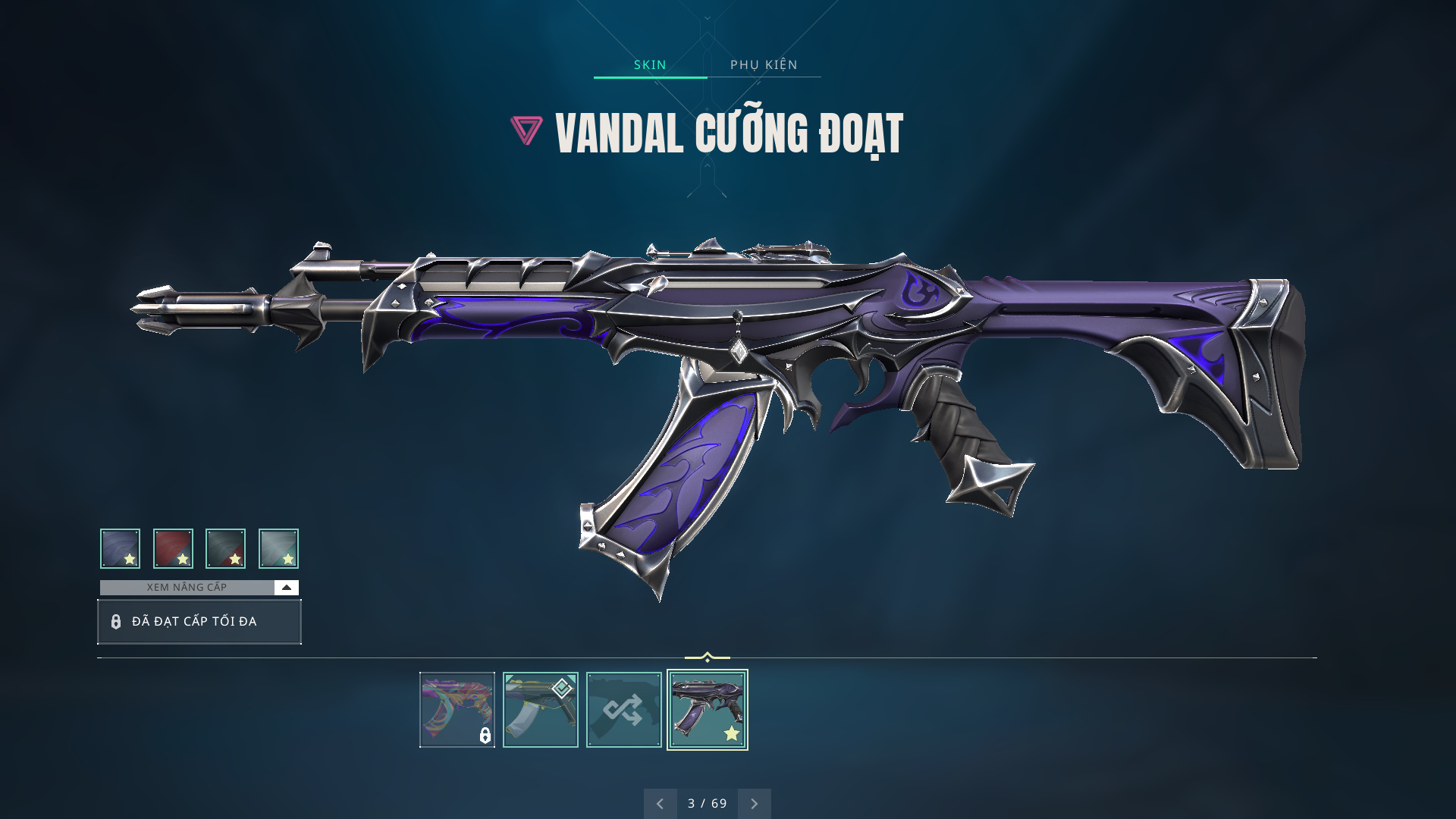Select the pale teal variant swatch

(x=278, y=548)
